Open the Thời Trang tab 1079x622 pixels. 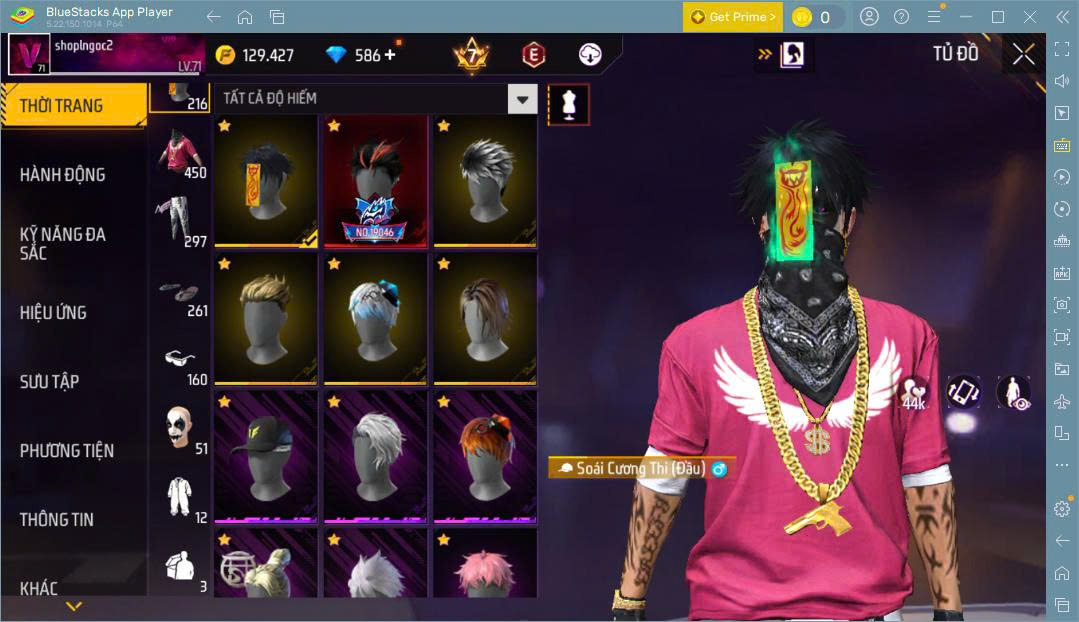click(x=62, y=106)
